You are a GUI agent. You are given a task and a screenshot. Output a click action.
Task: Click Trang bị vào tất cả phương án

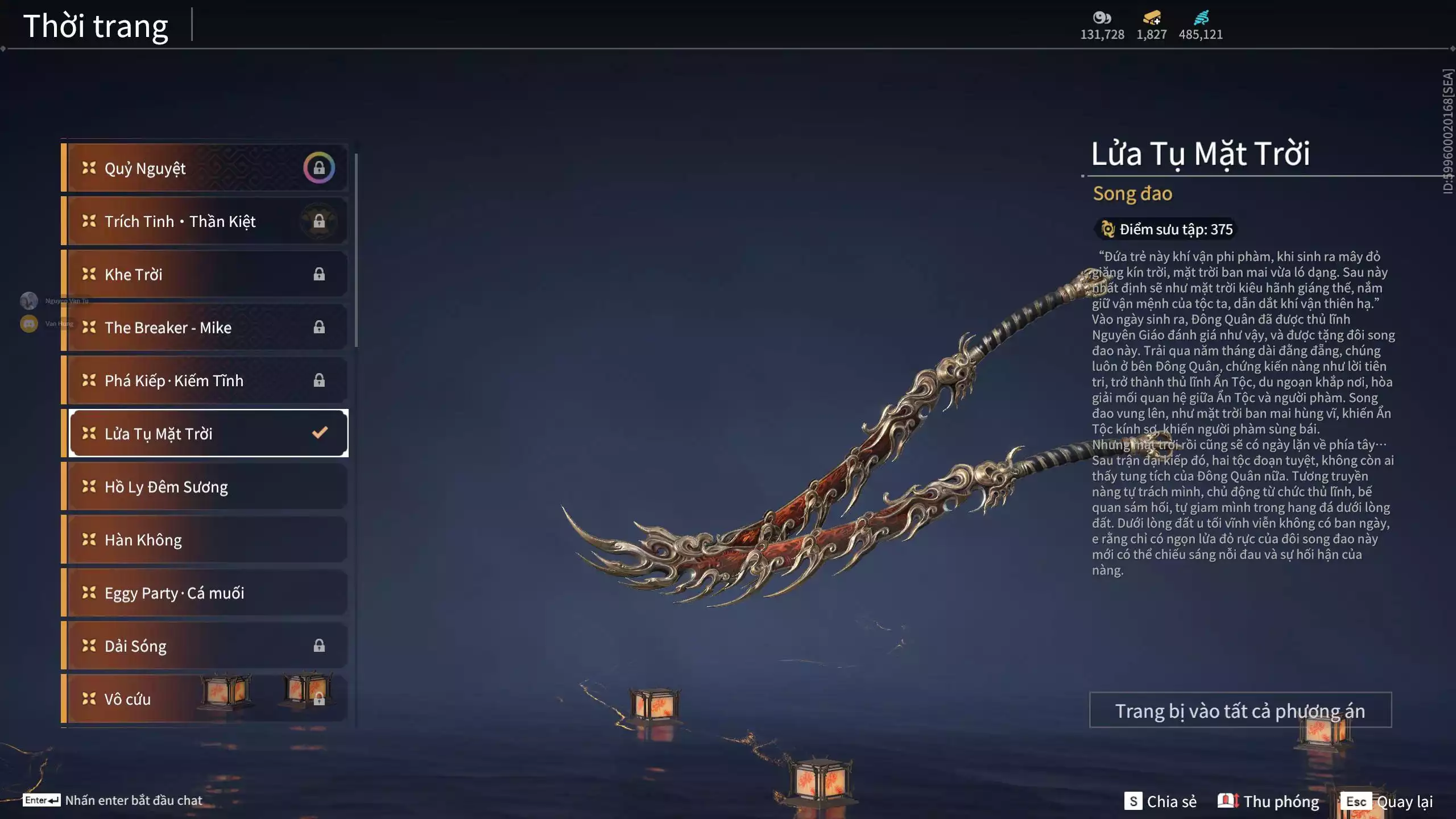point(1240,710)
